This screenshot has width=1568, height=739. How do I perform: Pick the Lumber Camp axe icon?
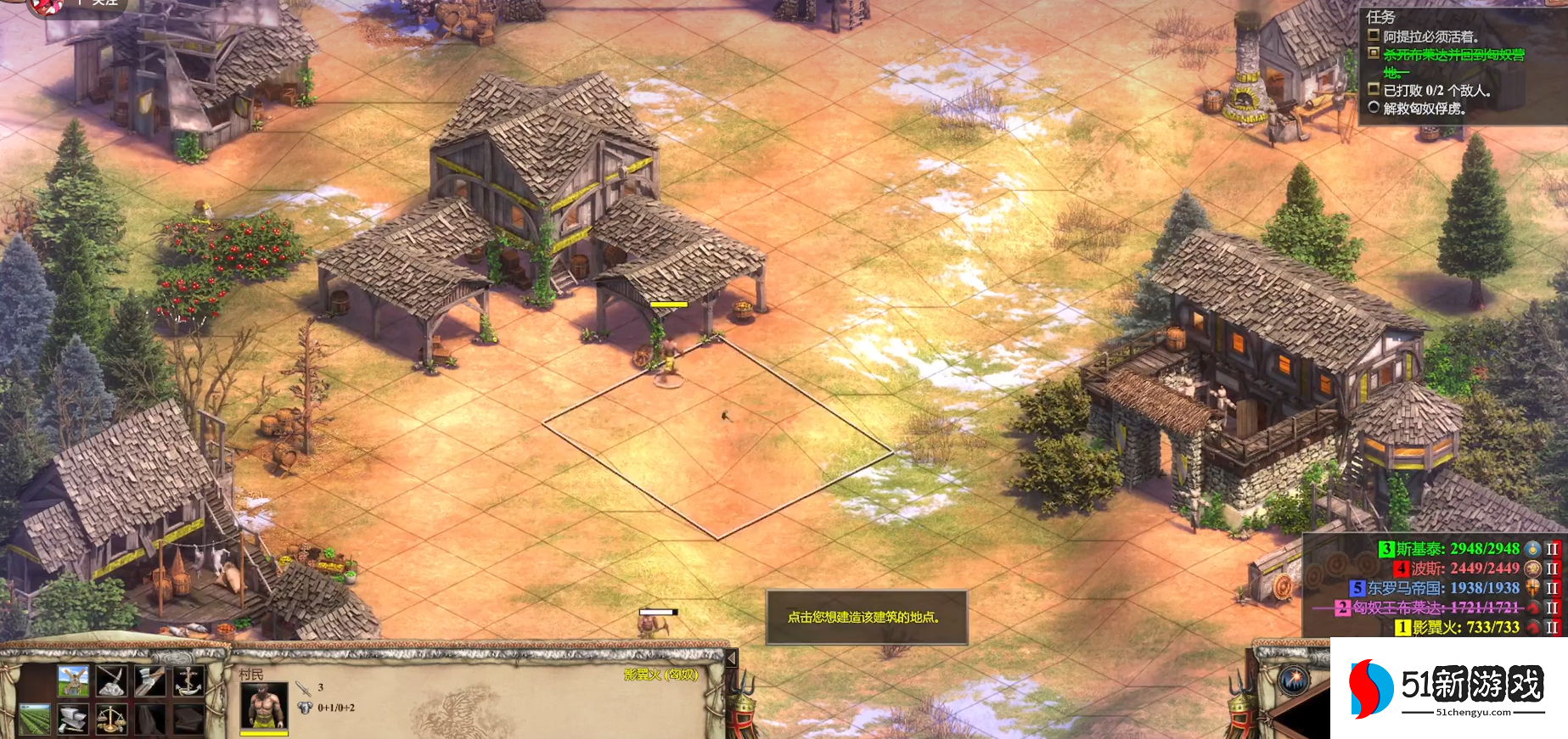point(149,680)
